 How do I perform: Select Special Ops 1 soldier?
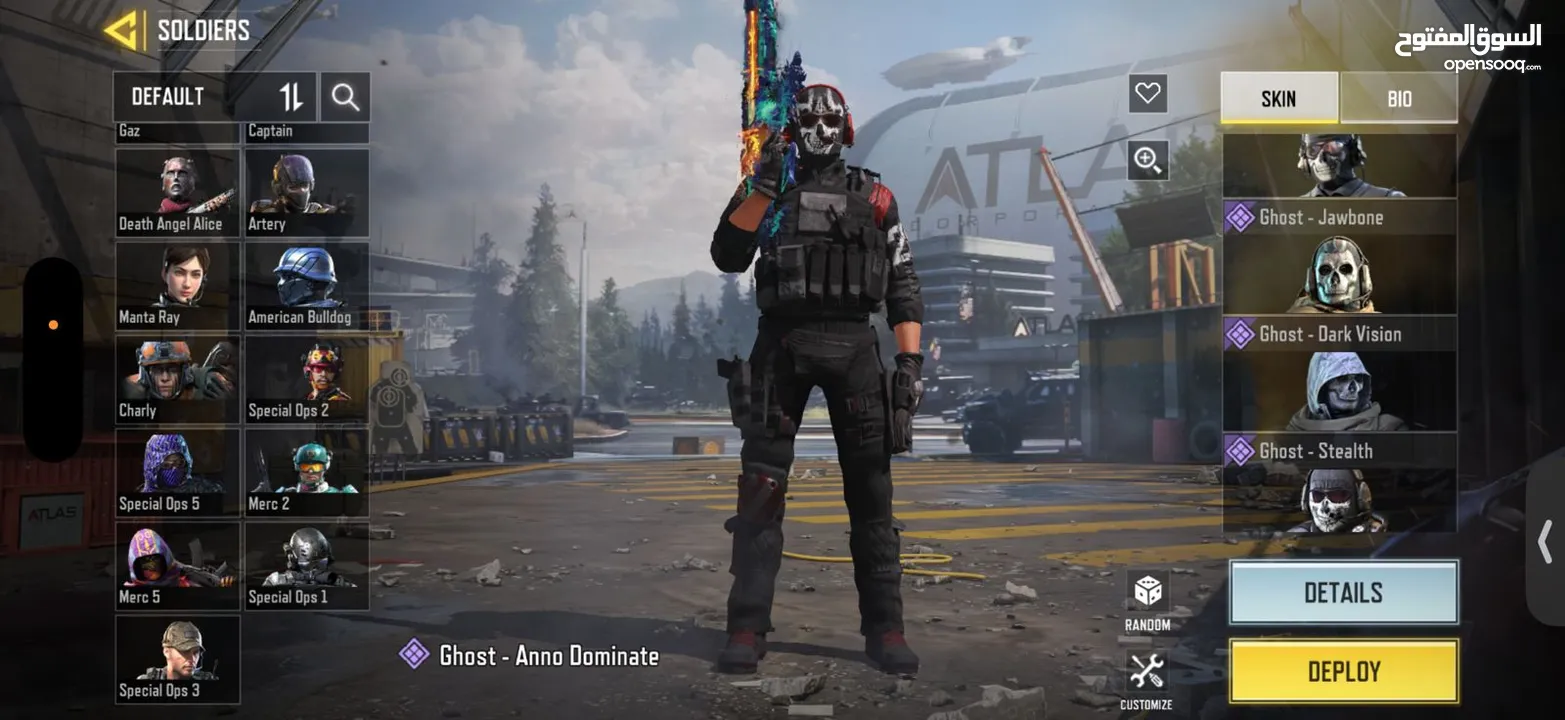click(307, 566)
